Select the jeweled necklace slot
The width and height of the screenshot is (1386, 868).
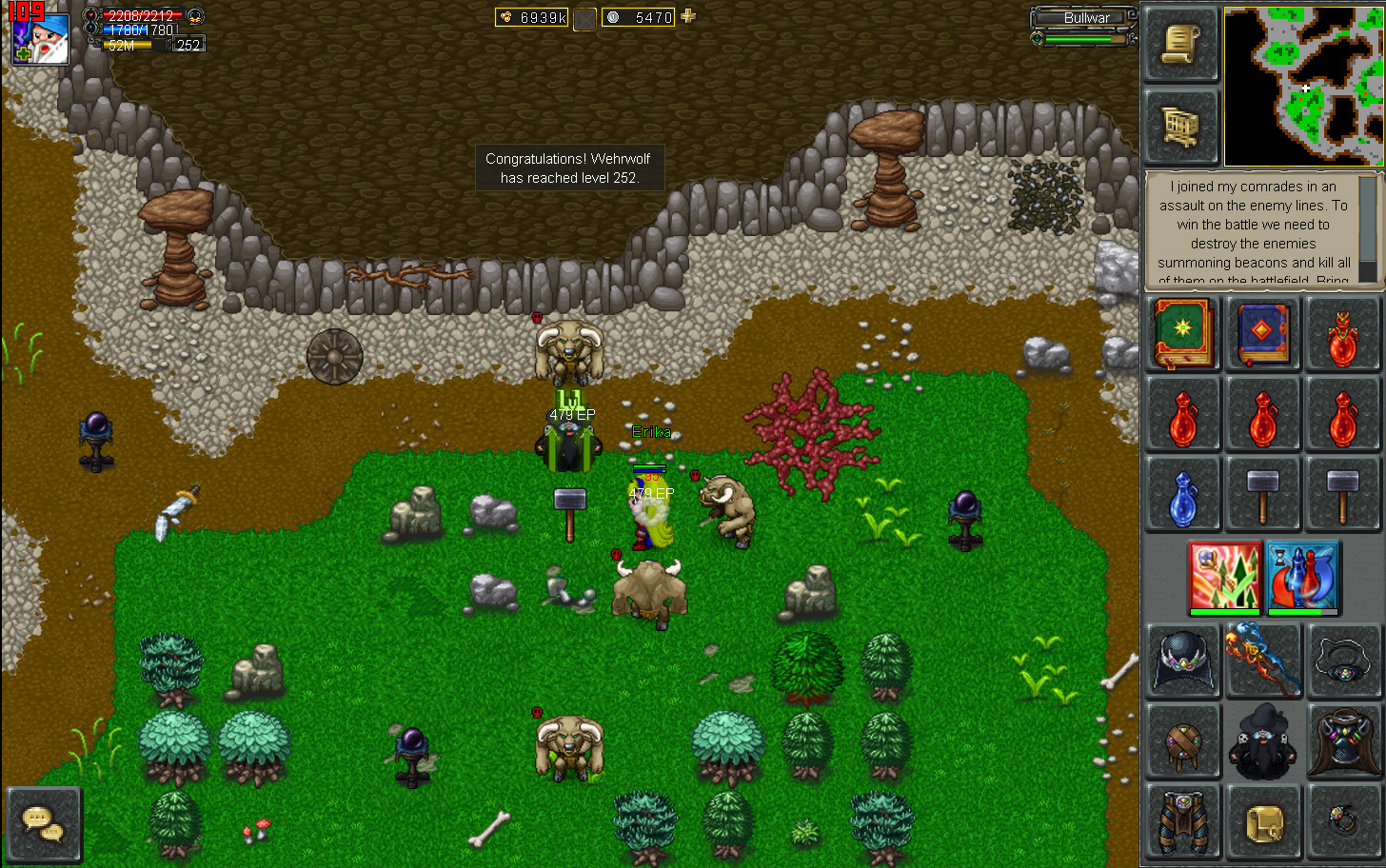1343,660
